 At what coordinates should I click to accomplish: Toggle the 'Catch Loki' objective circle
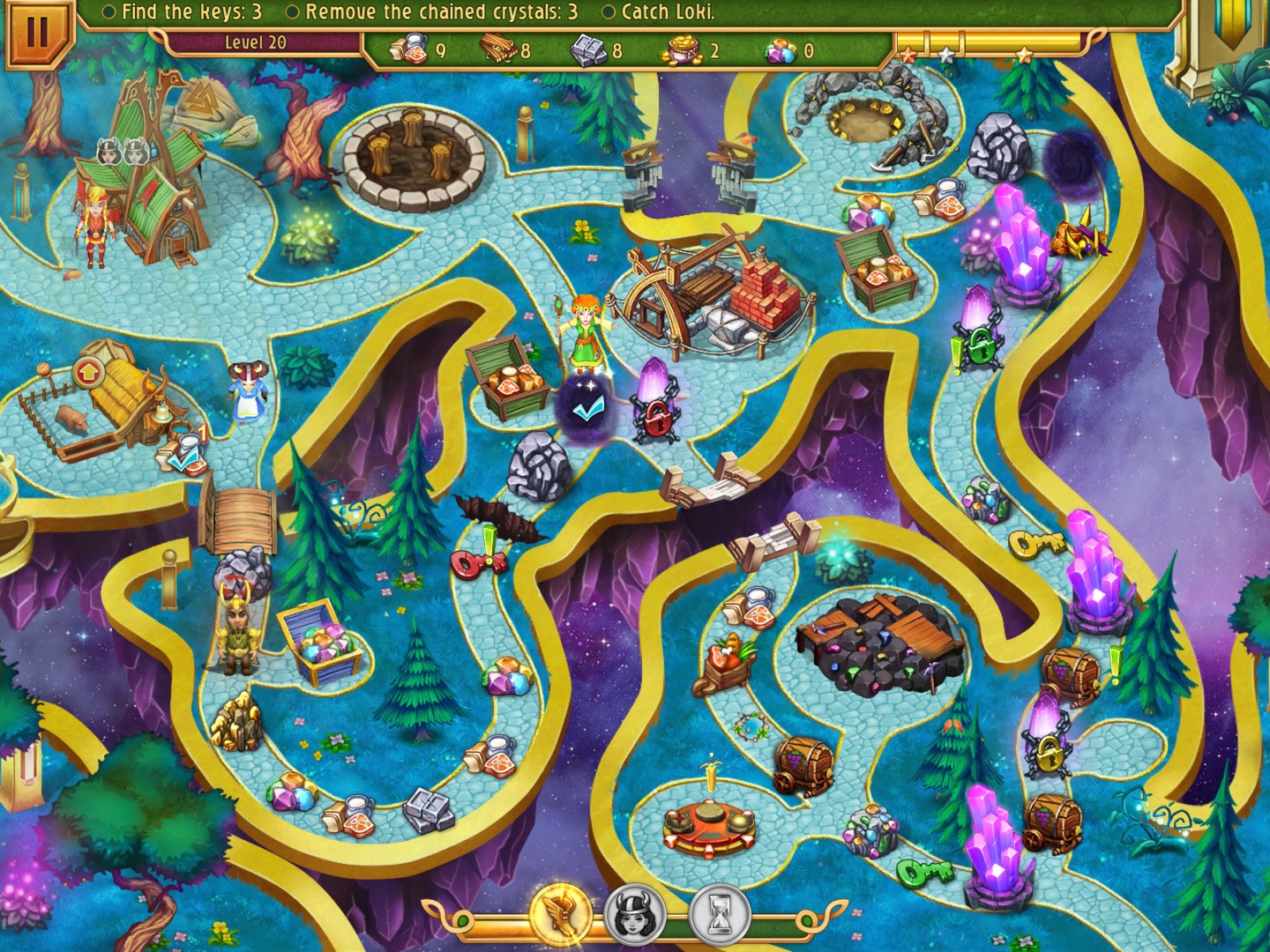click(x=607, y=12)
